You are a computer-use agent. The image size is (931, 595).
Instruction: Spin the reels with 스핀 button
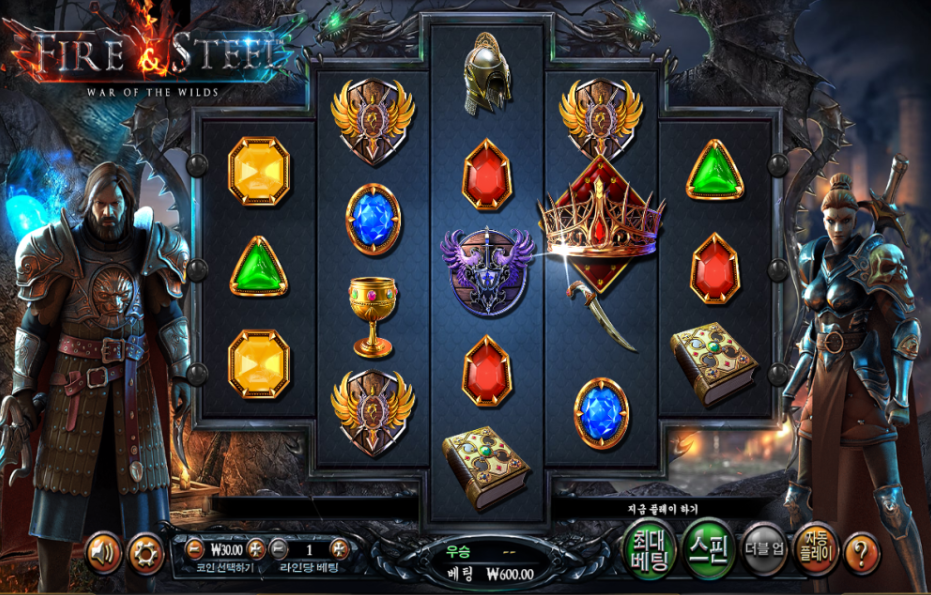coord(708,548)
